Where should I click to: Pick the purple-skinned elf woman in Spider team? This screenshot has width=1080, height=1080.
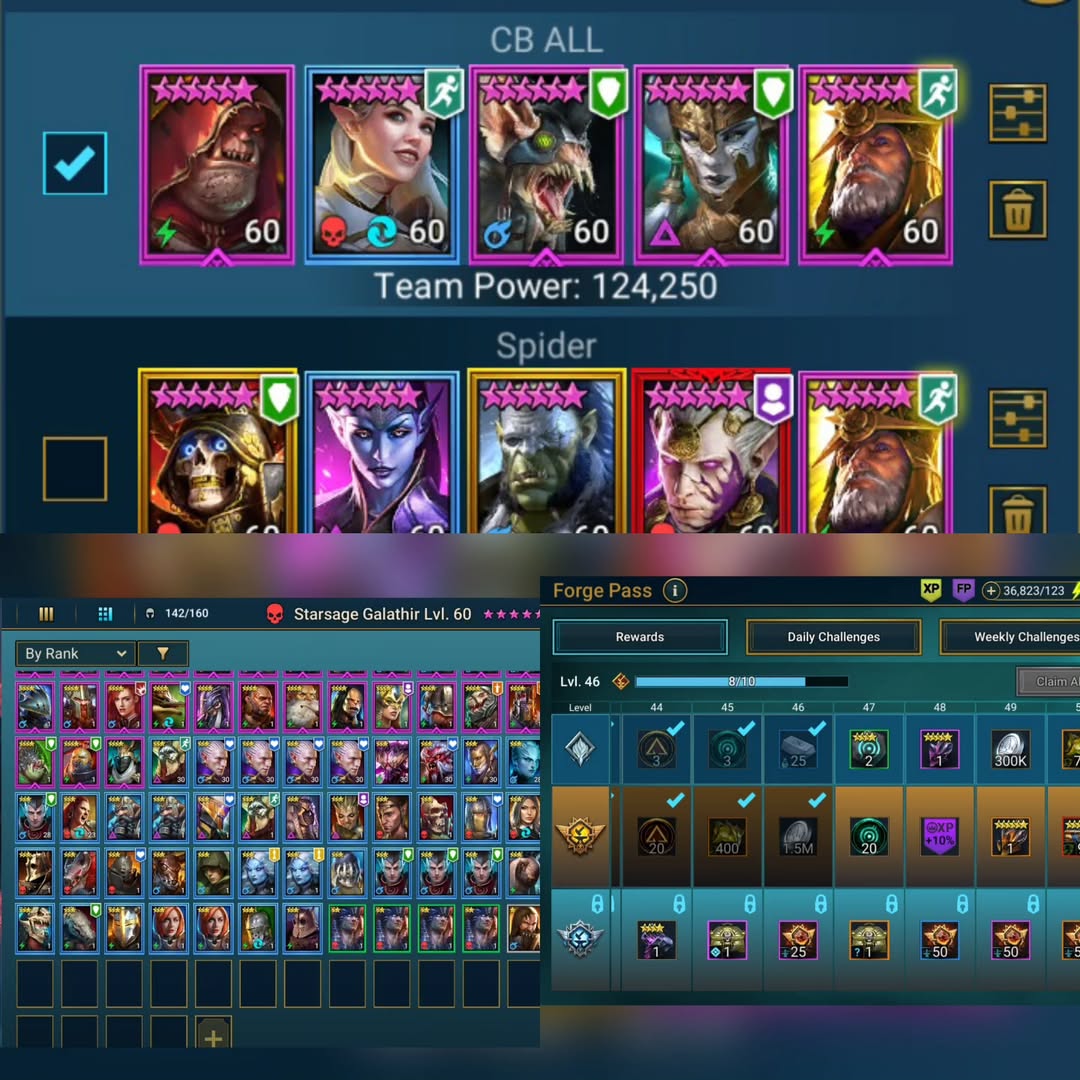(381, 455)
